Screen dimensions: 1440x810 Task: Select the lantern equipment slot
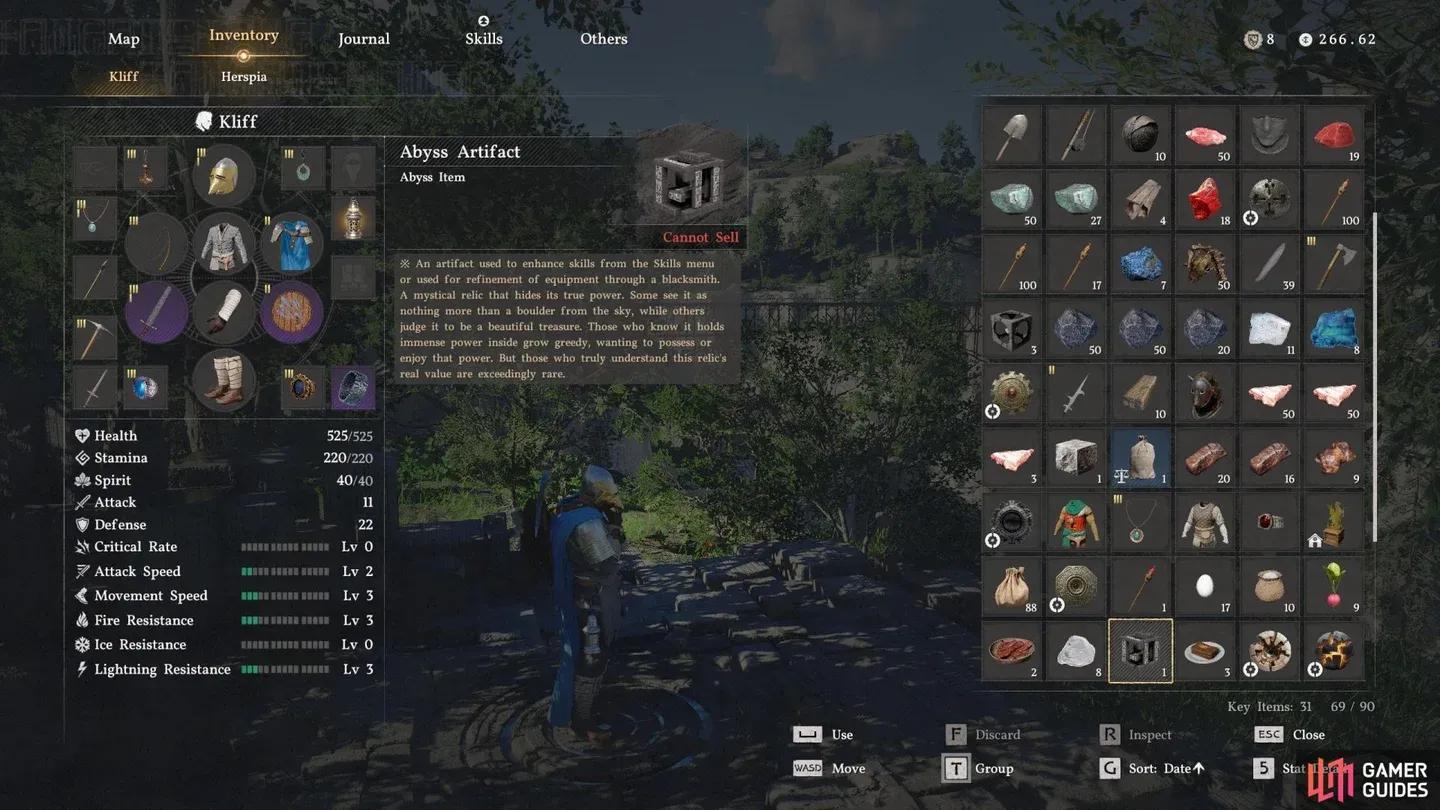tap(353, 217)
